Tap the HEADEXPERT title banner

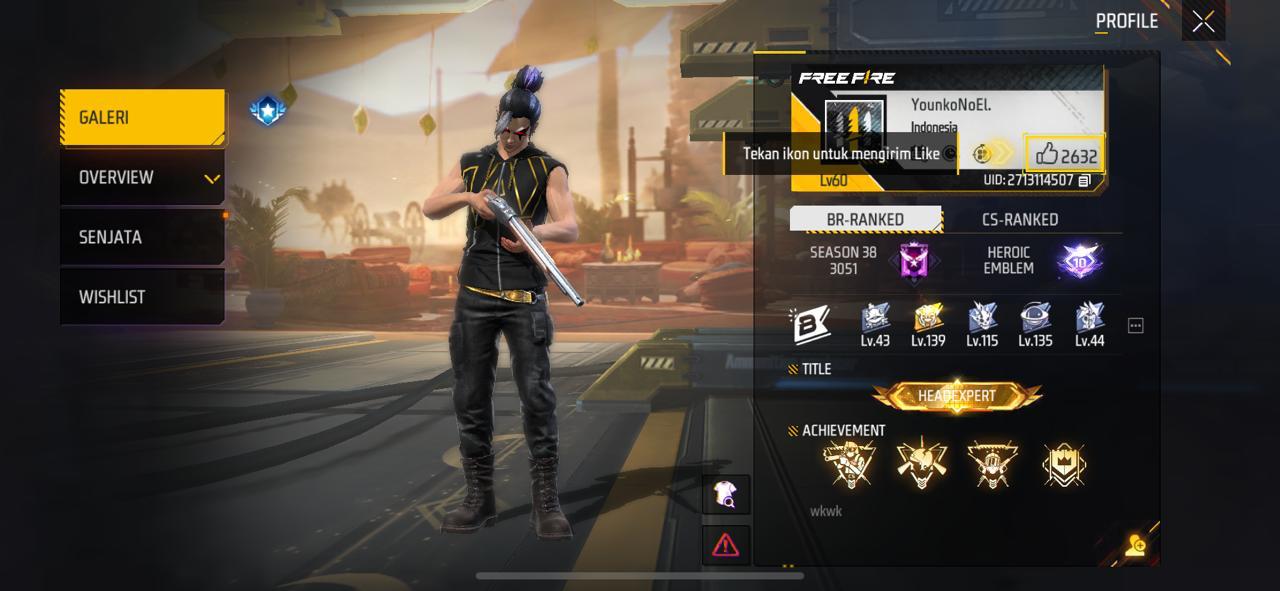tap(957, 396)
